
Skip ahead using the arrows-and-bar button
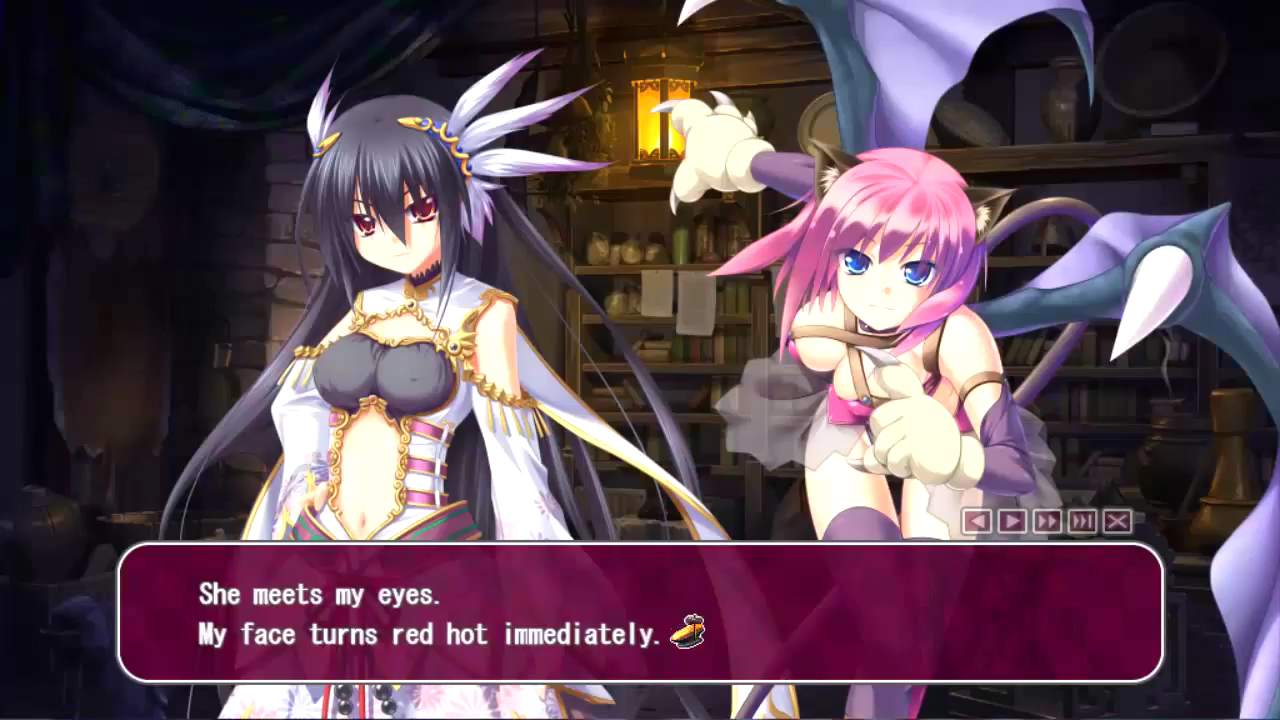(1082, 521)
